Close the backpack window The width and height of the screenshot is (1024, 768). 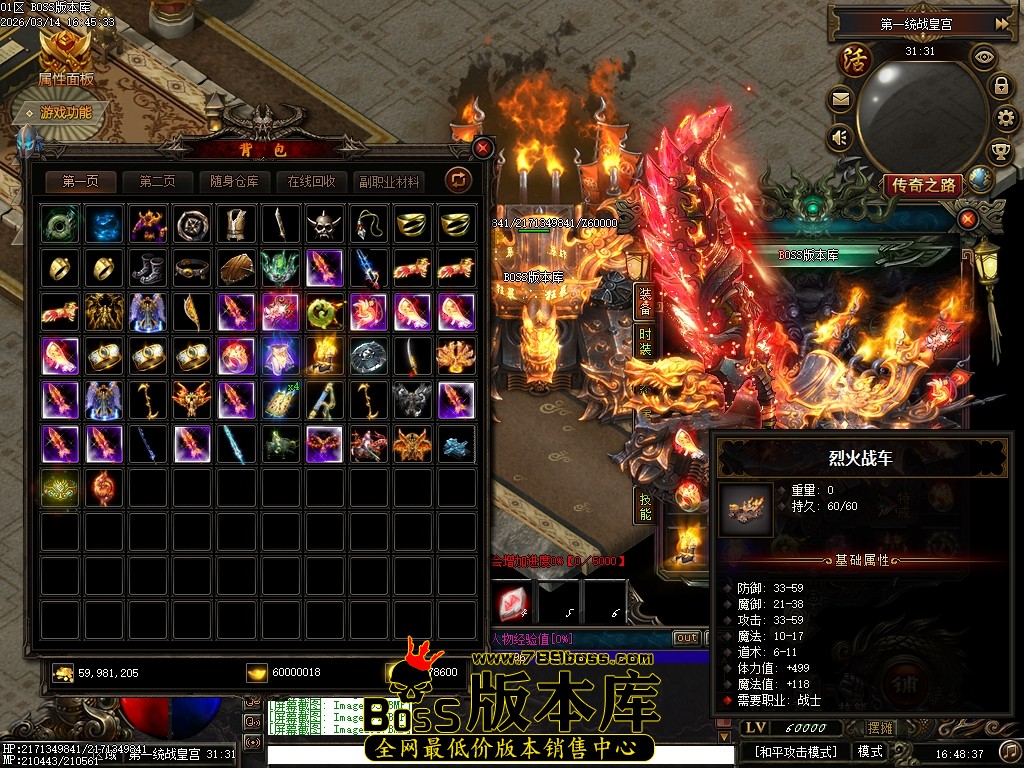pyautogui.click(x=483, y=148)
